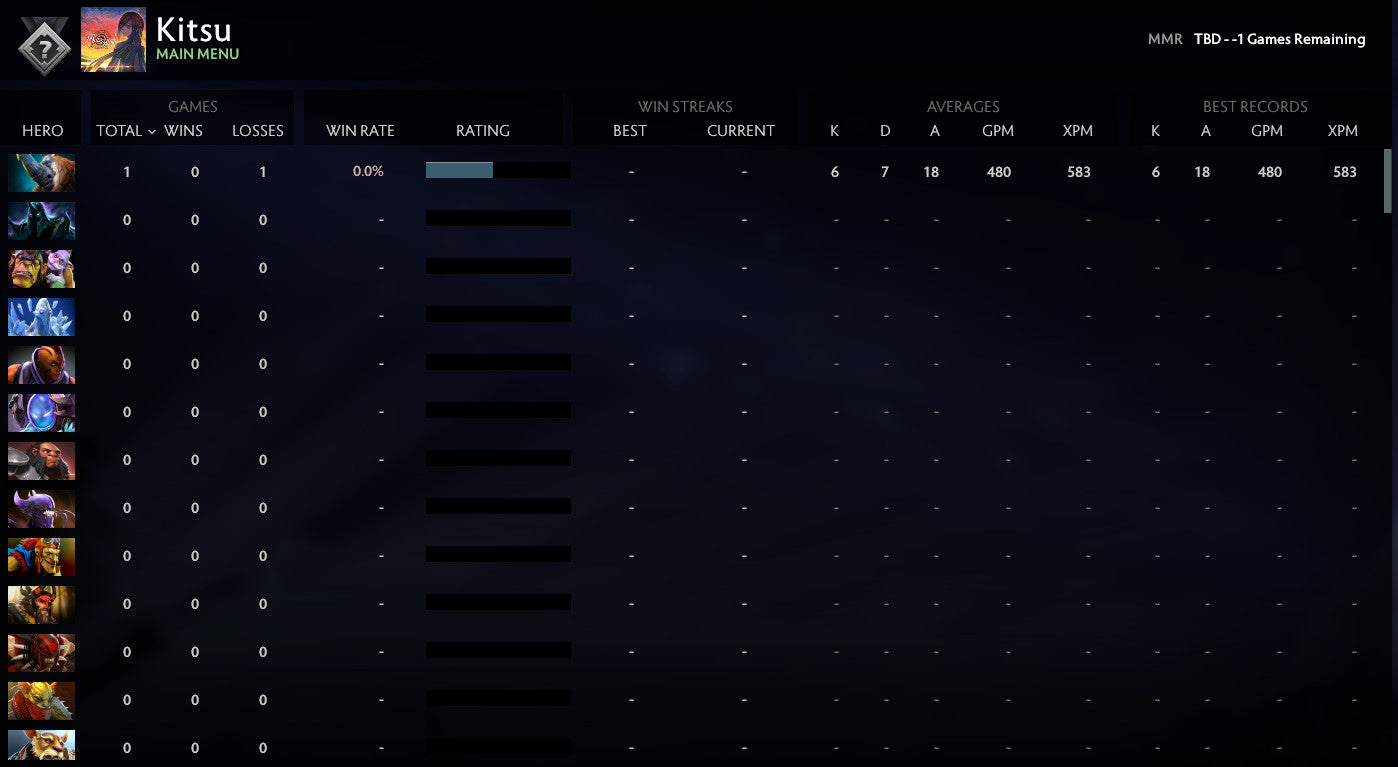This screenshot has width=1398, height=767.
Task: Select the Arc Warden hero portrait
Action: coord(41,412)
